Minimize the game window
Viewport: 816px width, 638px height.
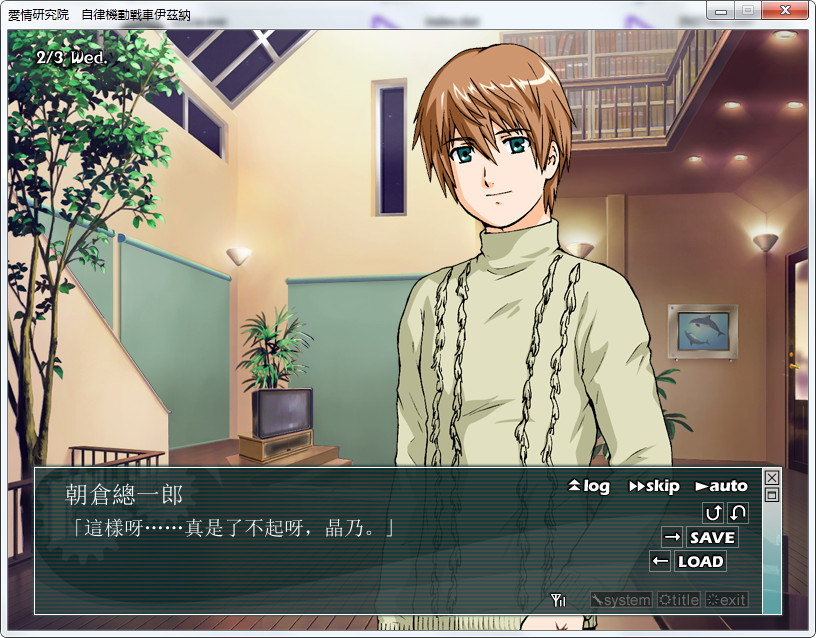[x=720, y=10]
